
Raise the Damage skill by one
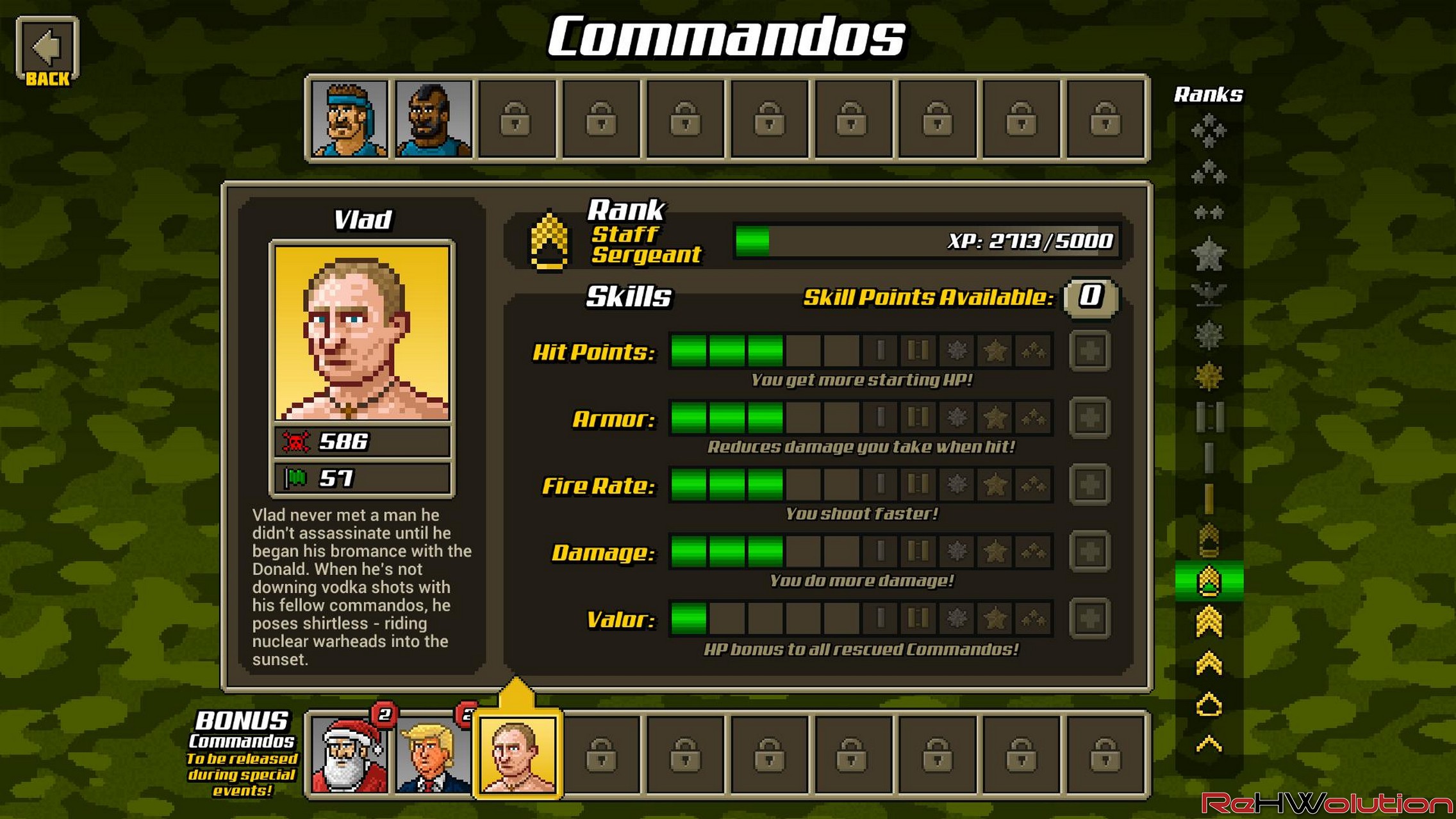(1089, 551)
